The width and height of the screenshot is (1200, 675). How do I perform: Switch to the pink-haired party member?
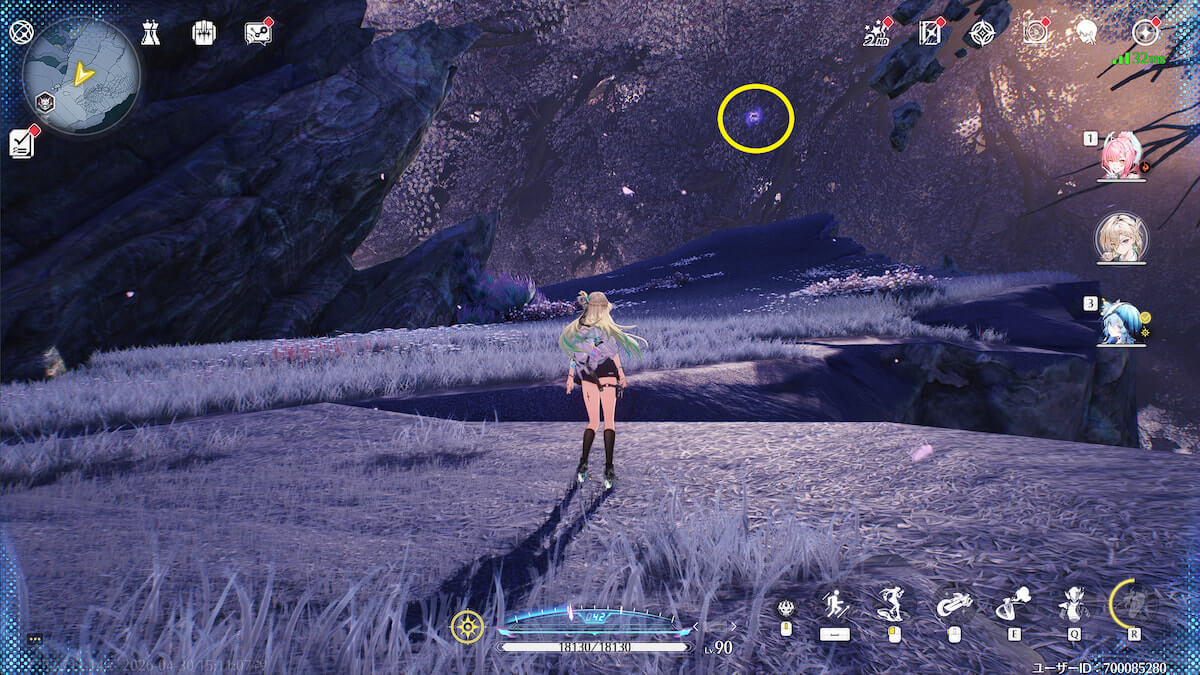coord(1121,156)
